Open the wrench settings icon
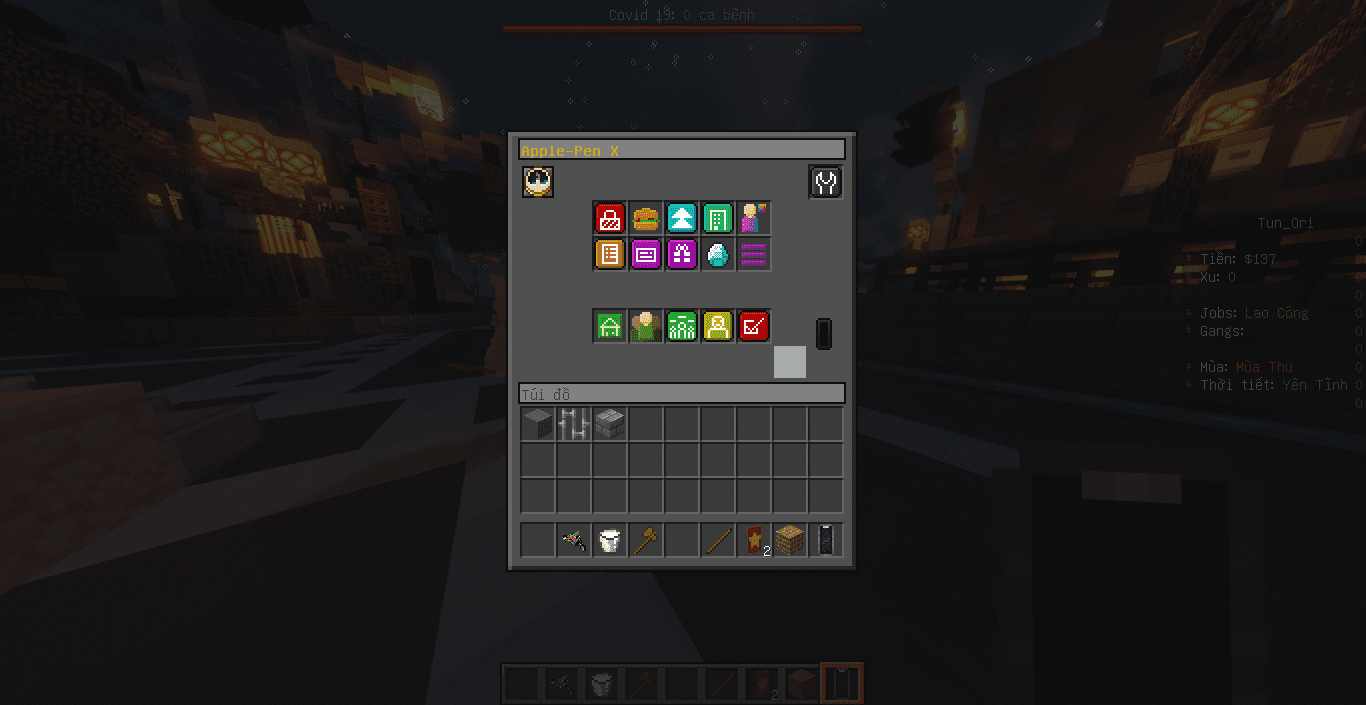 click(825, 182)
